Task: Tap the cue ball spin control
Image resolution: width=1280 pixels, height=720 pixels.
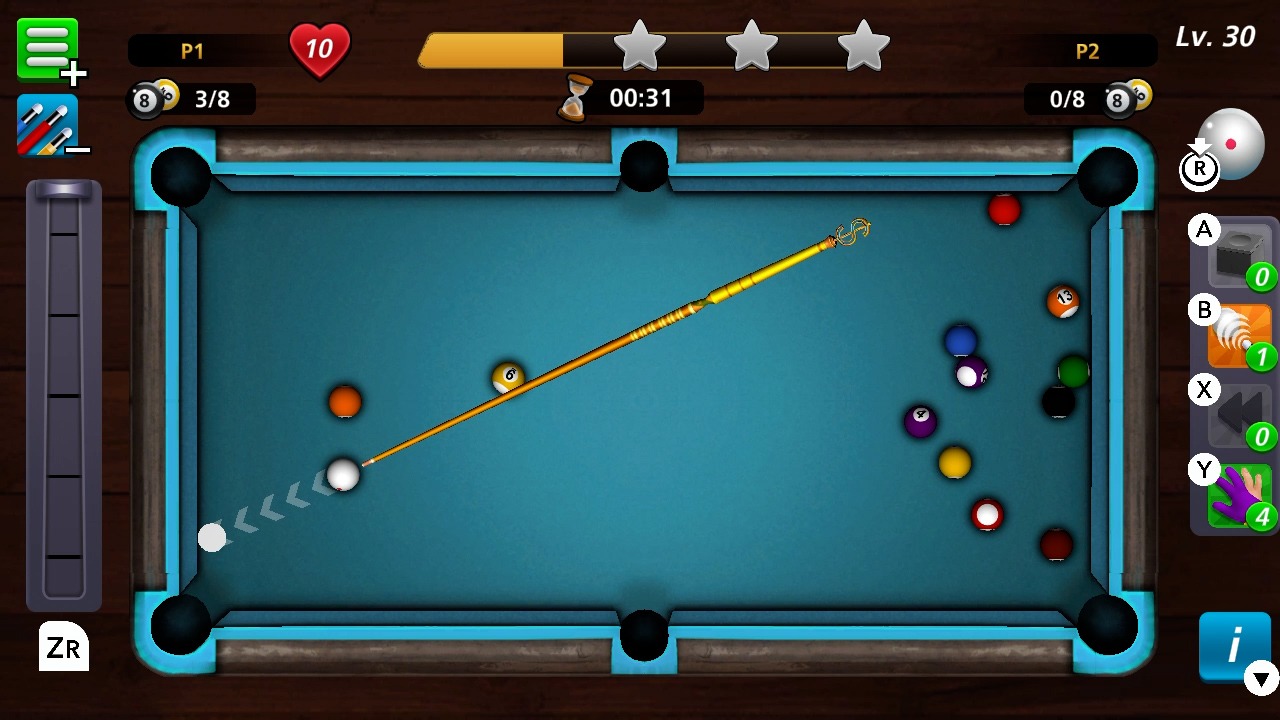Action: [x=1232, y=143]
